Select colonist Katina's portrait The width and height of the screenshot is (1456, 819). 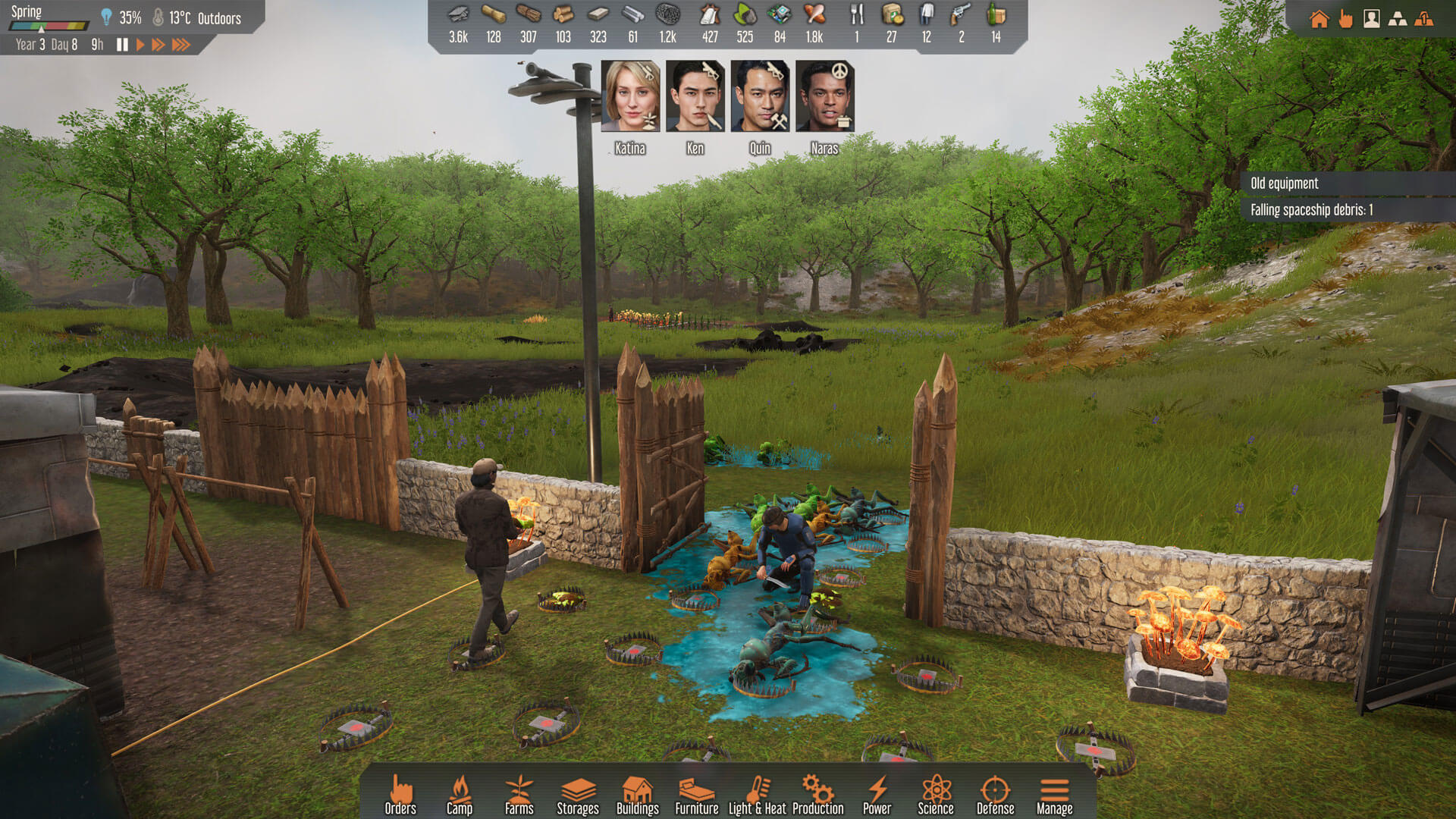(x=630, y=96)
